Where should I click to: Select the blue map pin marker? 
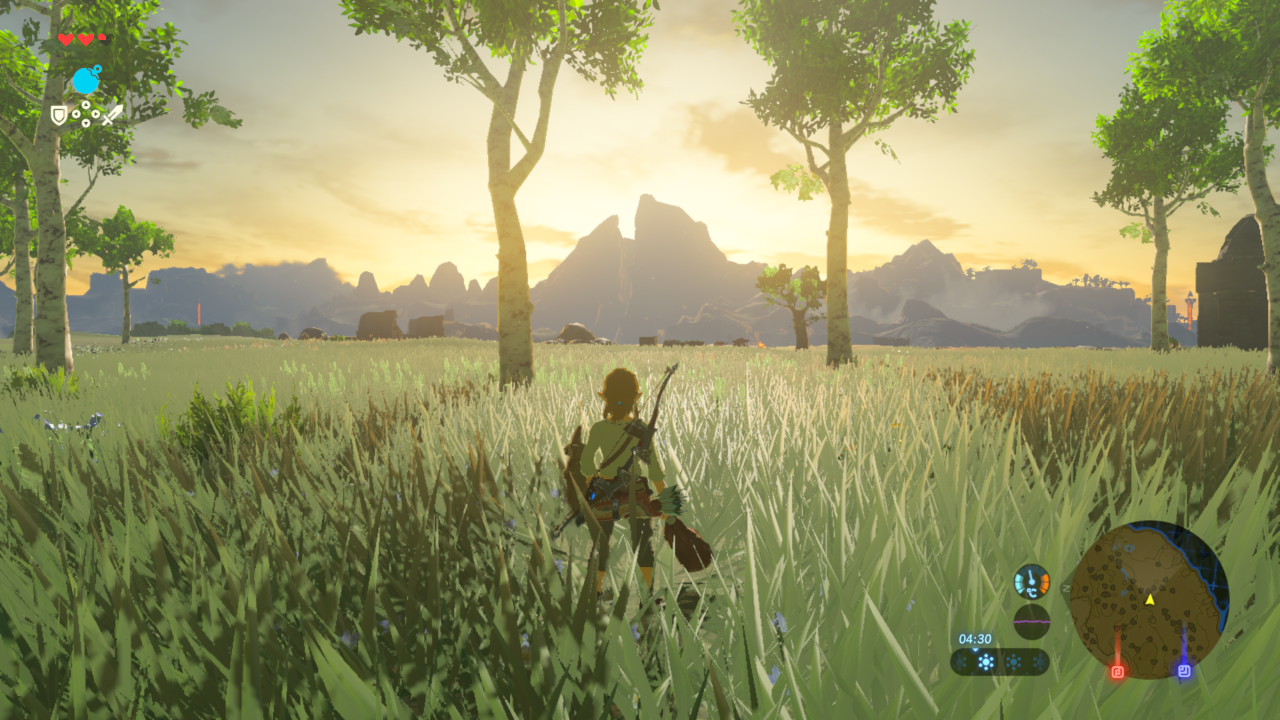(x=1184, y=670)
